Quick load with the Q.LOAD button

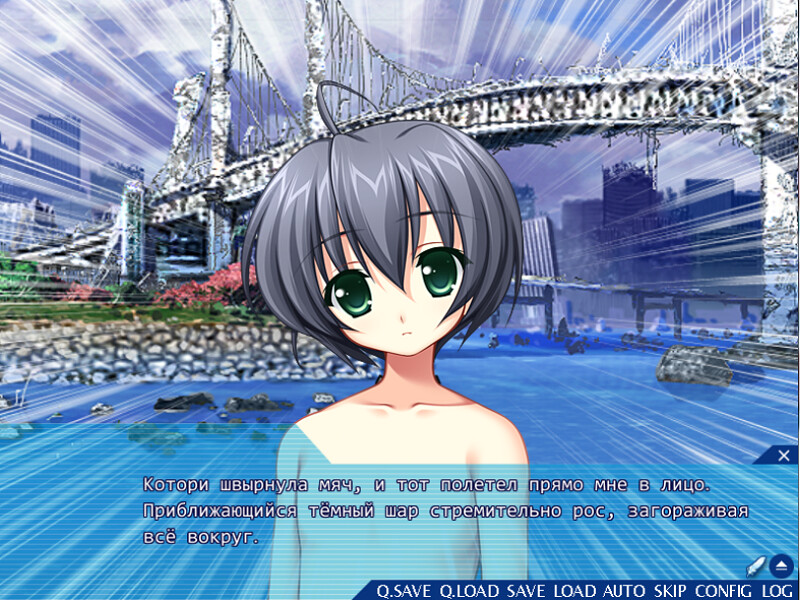(x=470, y=591)
